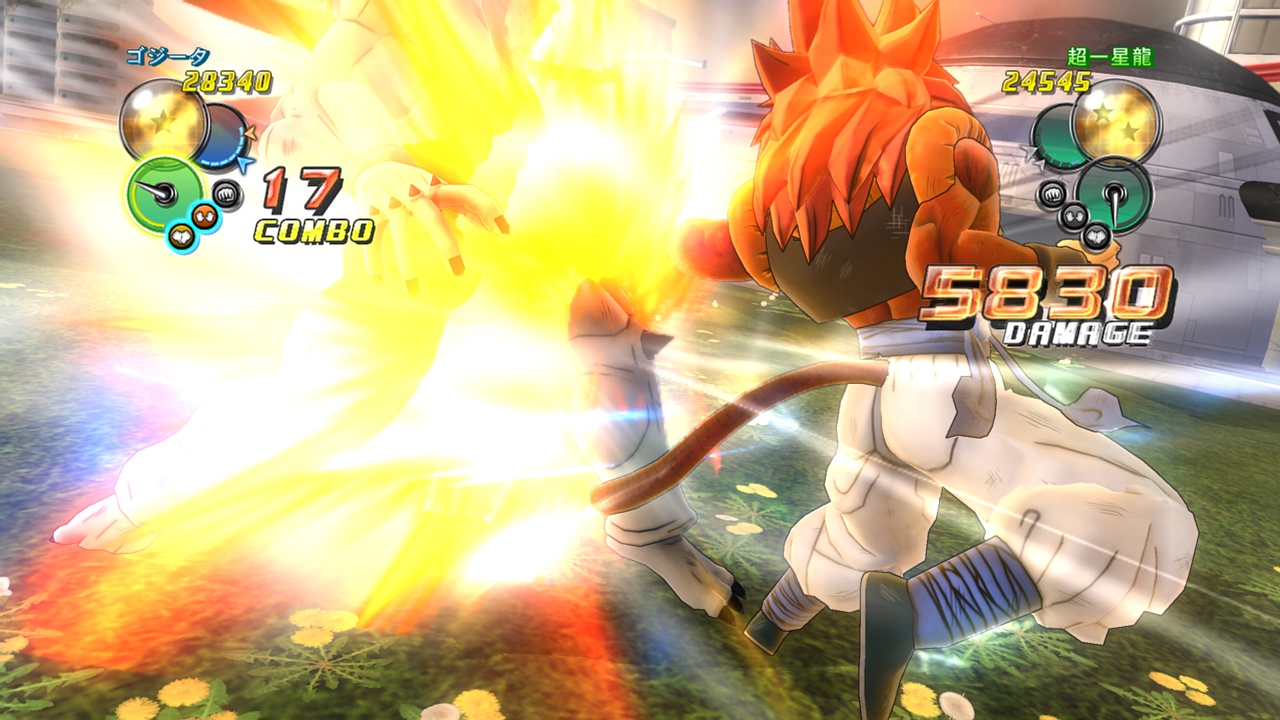
Task: Click the orange glove icon under Gogeta's gauge
Action: [203, 214]
